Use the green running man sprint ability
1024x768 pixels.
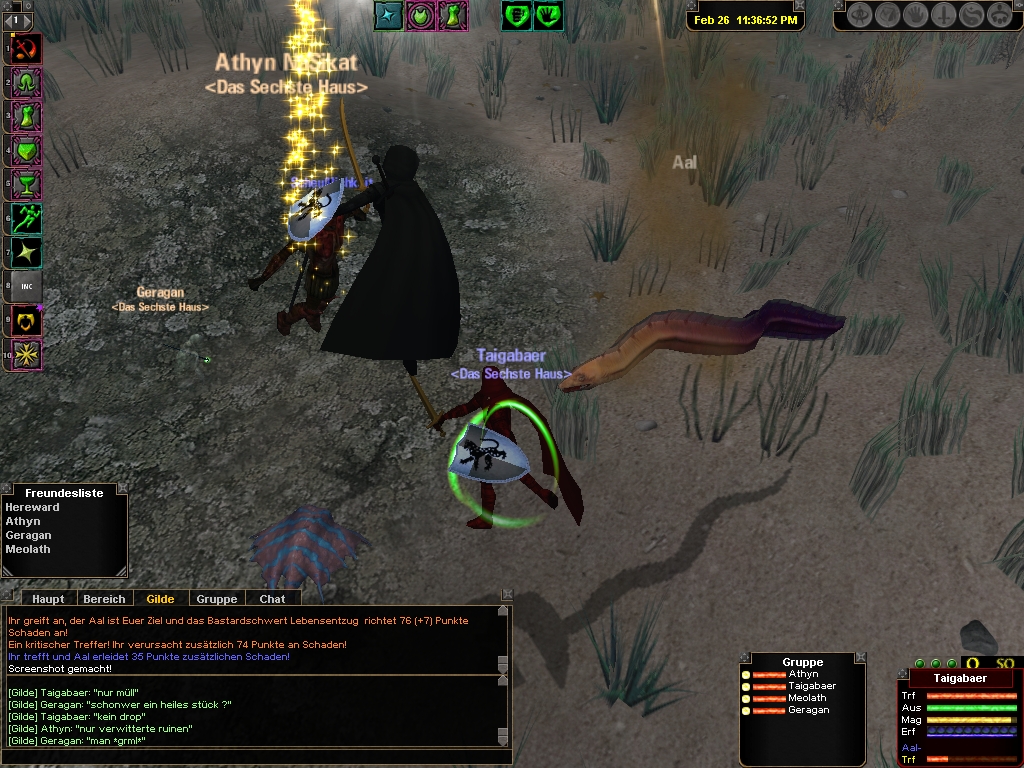pyautogui.click(x=27, y=217)
